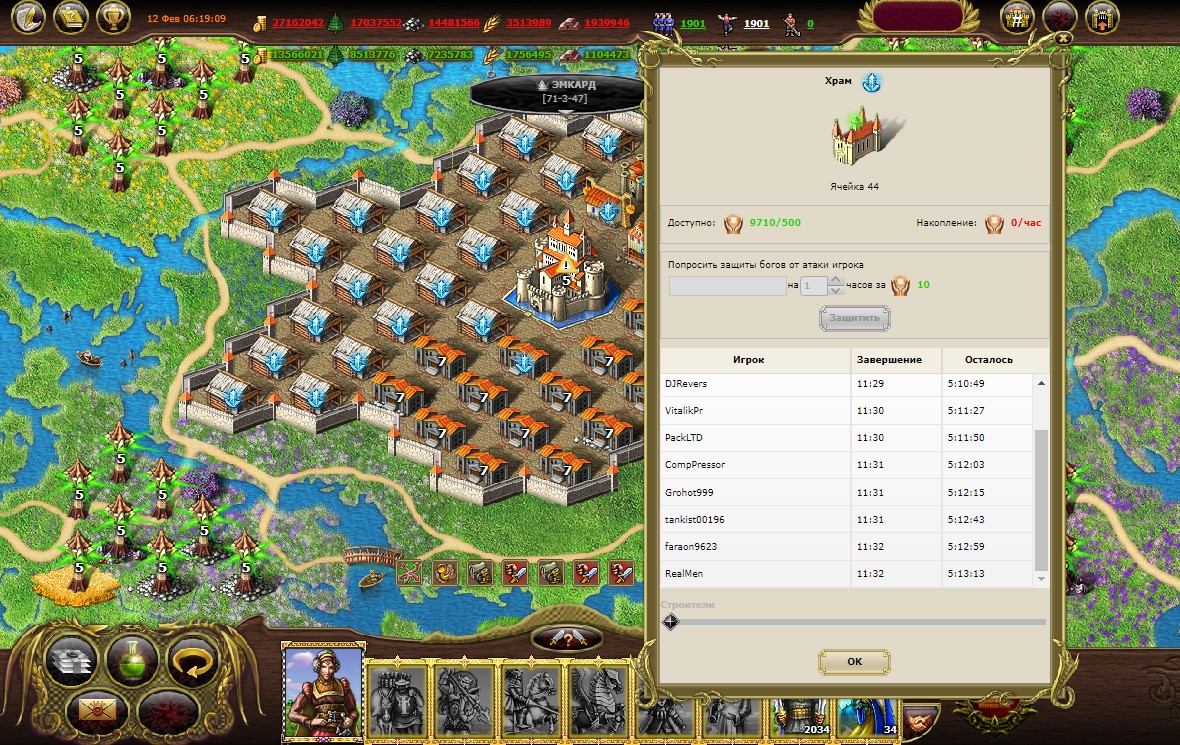Click the castle with hash sign icon
The height and width of the screenshot is (745, 1180).
tap(1017, 17)
